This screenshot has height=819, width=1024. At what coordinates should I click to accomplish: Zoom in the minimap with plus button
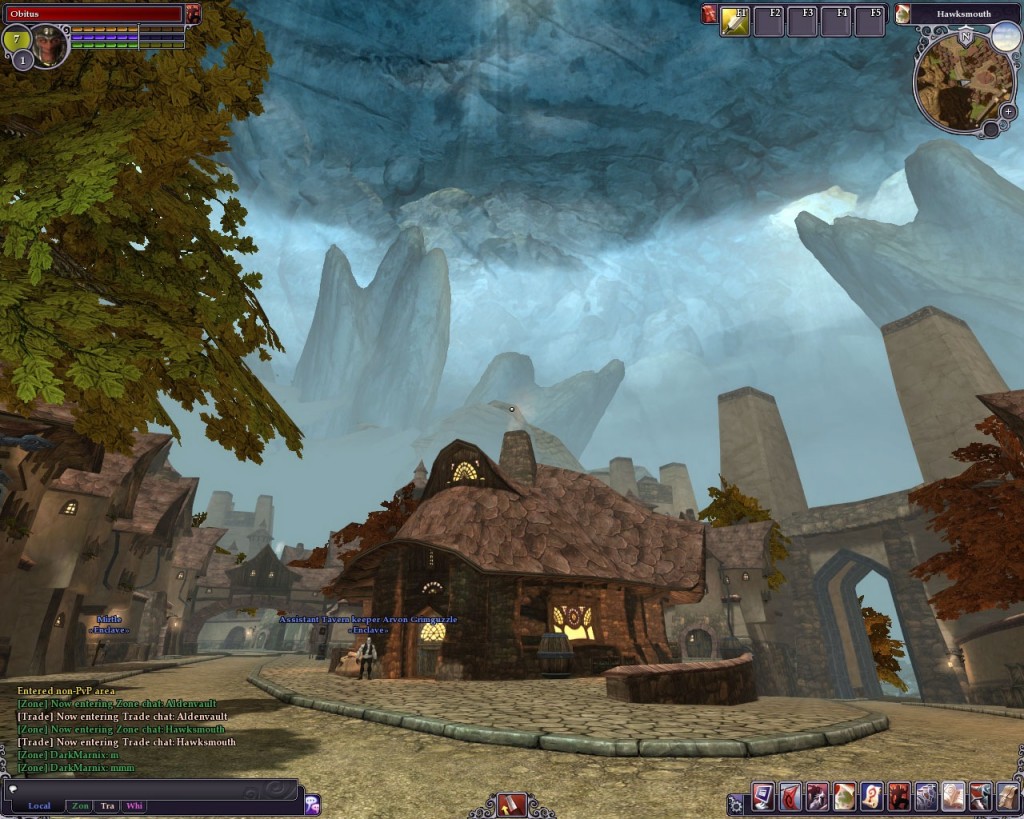(x=1008, y=112)
